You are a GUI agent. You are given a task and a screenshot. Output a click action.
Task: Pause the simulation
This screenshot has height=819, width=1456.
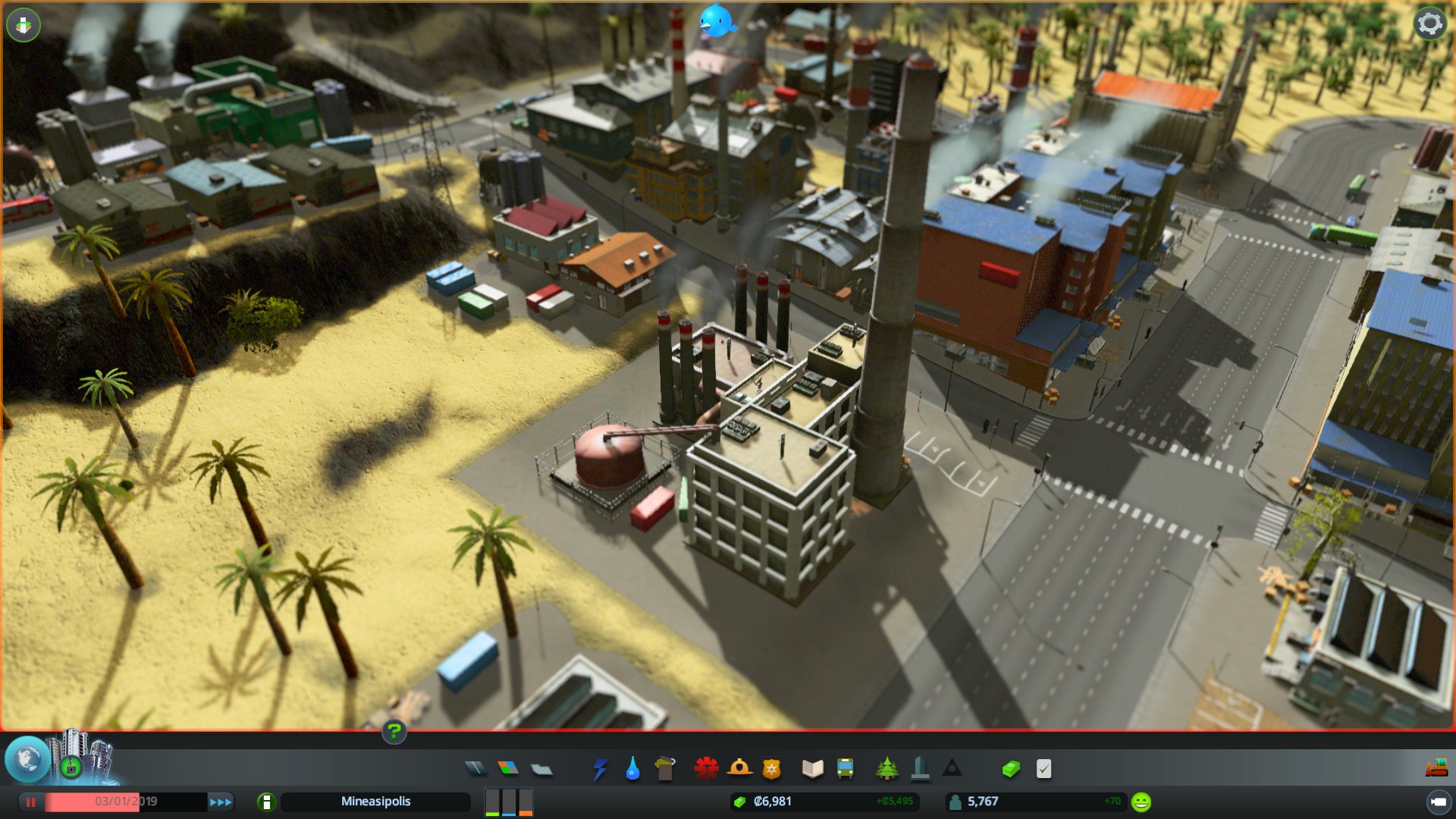tap(31, 802)
